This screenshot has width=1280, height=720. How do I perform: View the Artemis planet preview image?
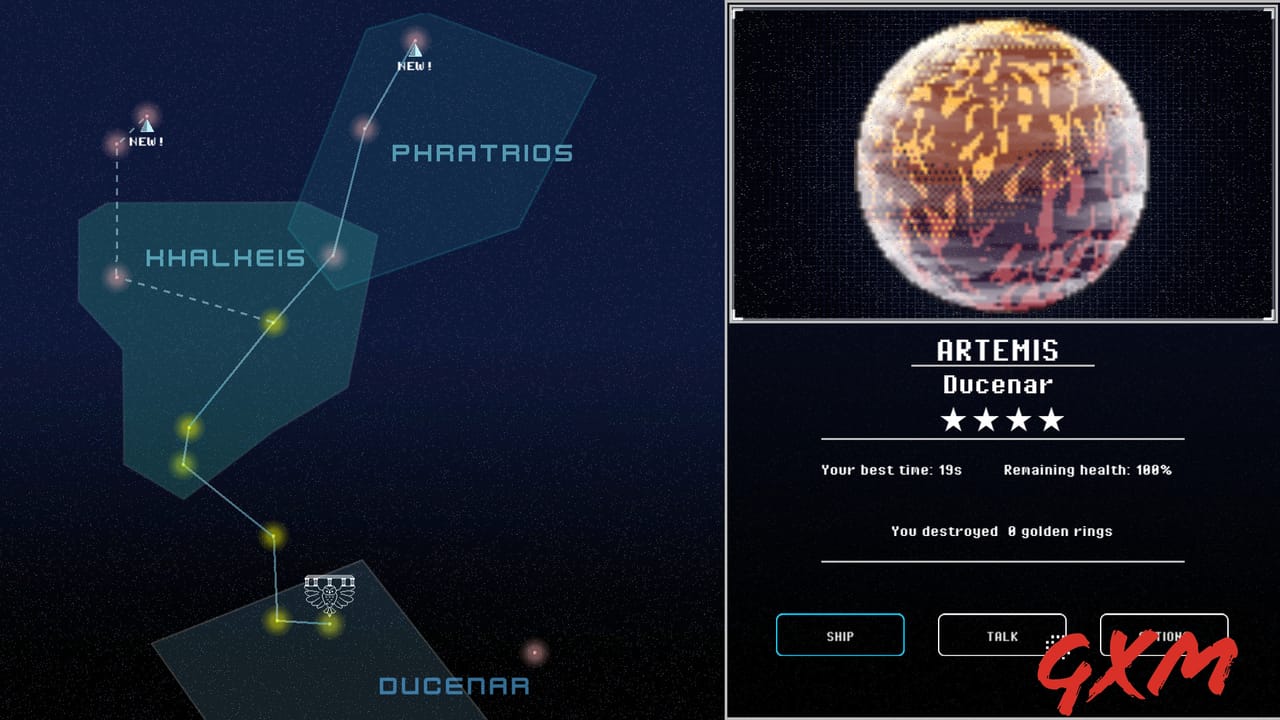[x=1003, y=163]
